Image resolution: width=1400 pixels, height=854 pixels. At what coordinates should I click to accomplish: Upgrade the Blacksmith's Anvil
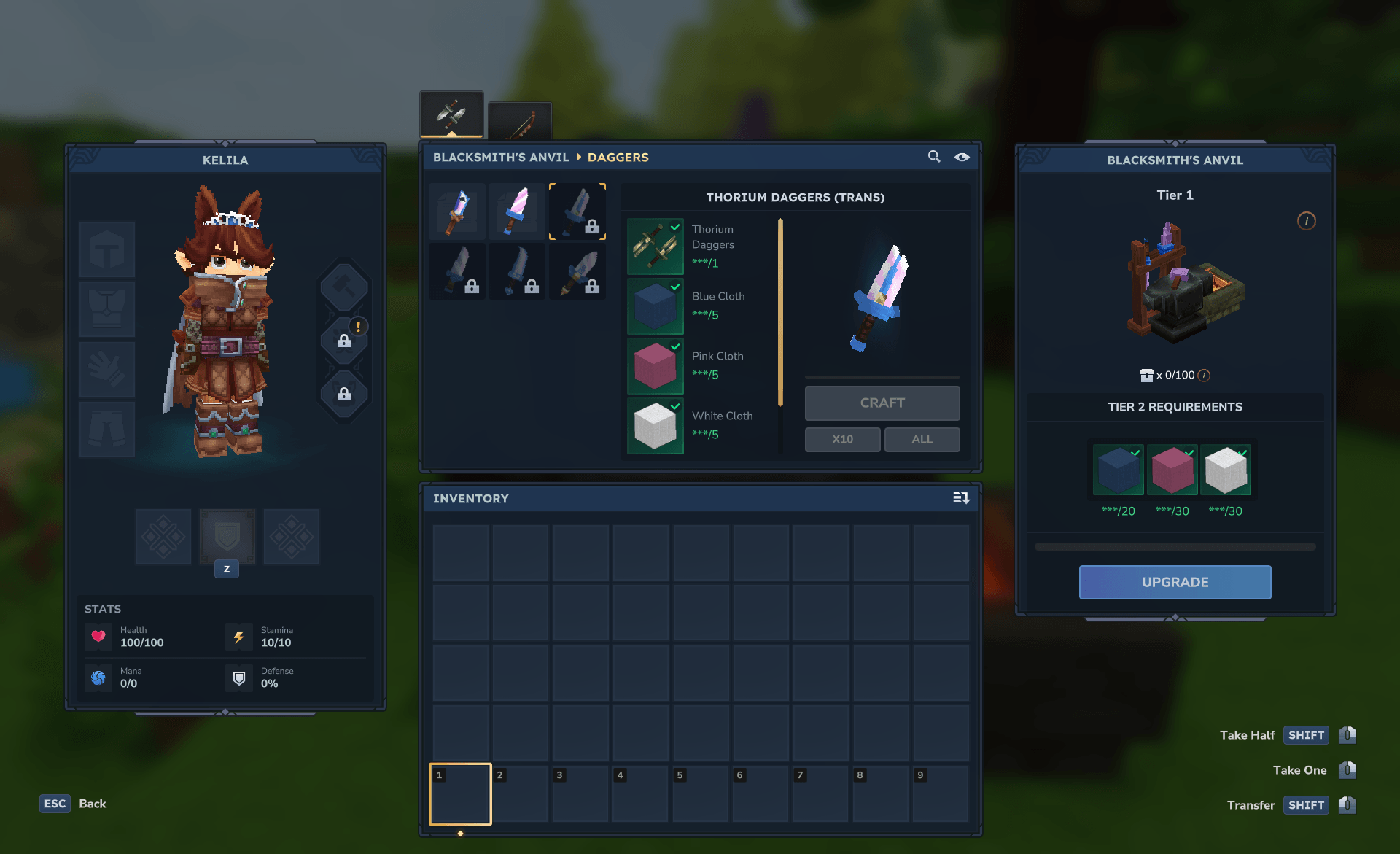pos(1175,582)
